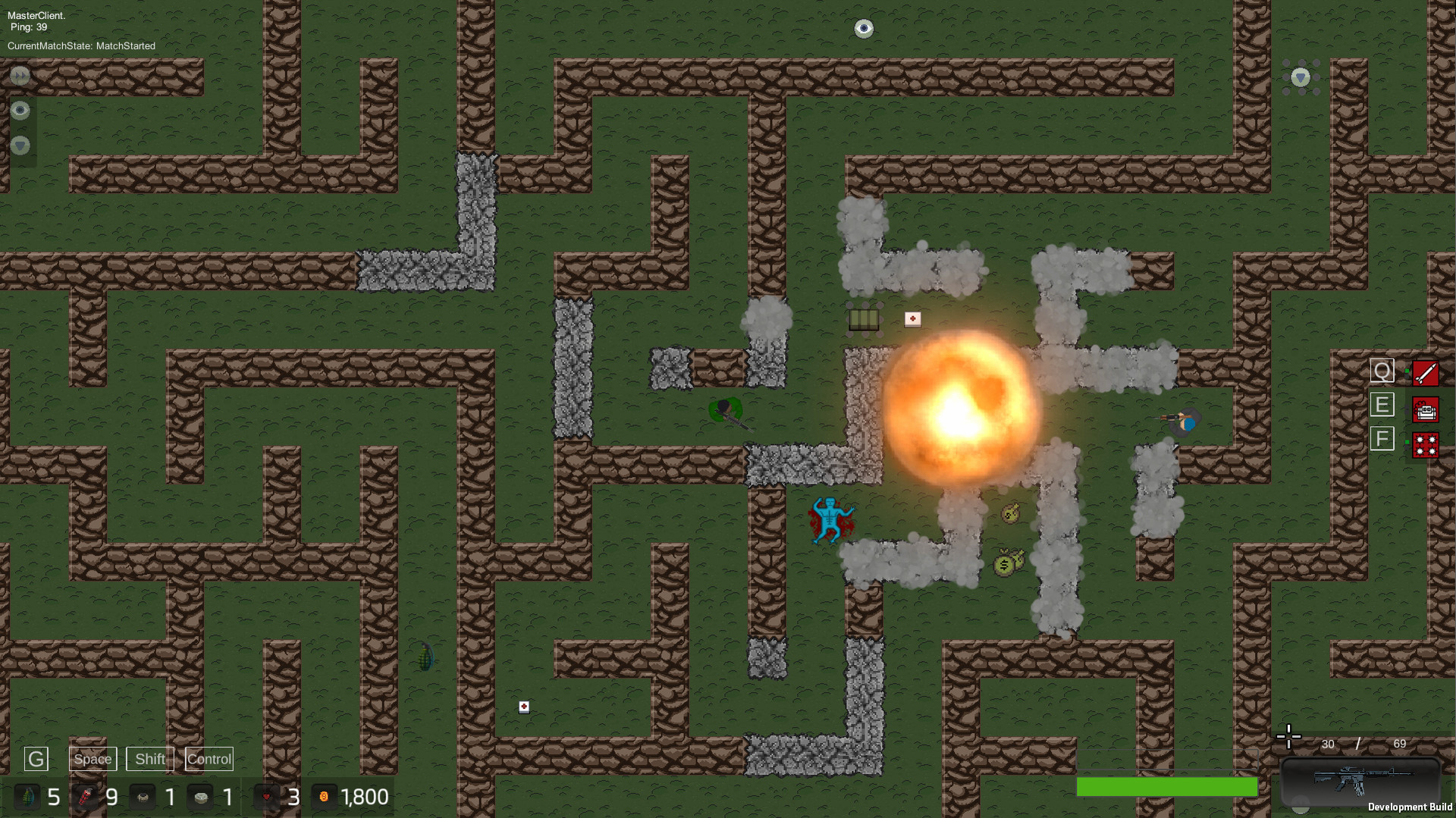This screenshot has height=818, width=1456.
Task: Click the CurrentMatchState: MatchStarted status text
Action: (x=80, y=45)
